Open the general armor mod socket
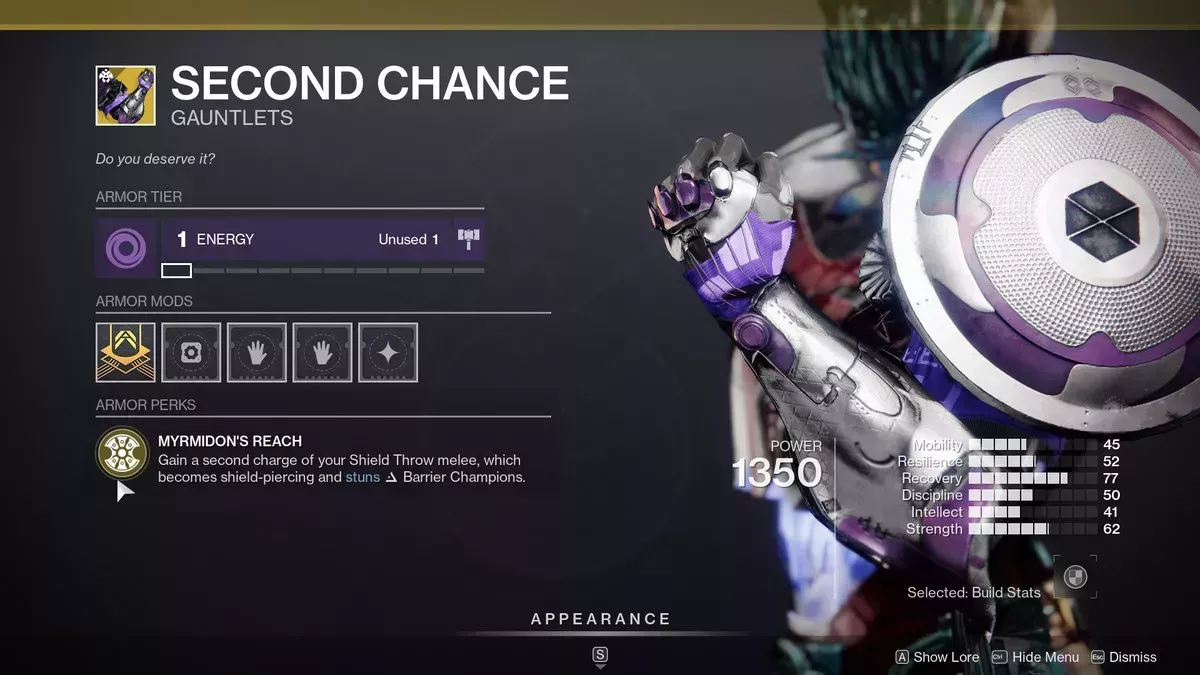The width and height of the screenshot is (1200, 675). (x=191, y=352)
